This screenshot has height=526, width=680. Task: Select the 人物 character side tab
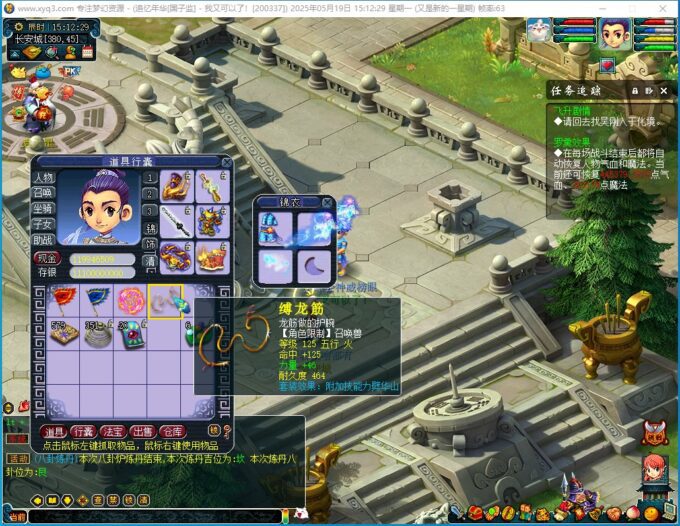pyautogui.click(x=43, y=177)
